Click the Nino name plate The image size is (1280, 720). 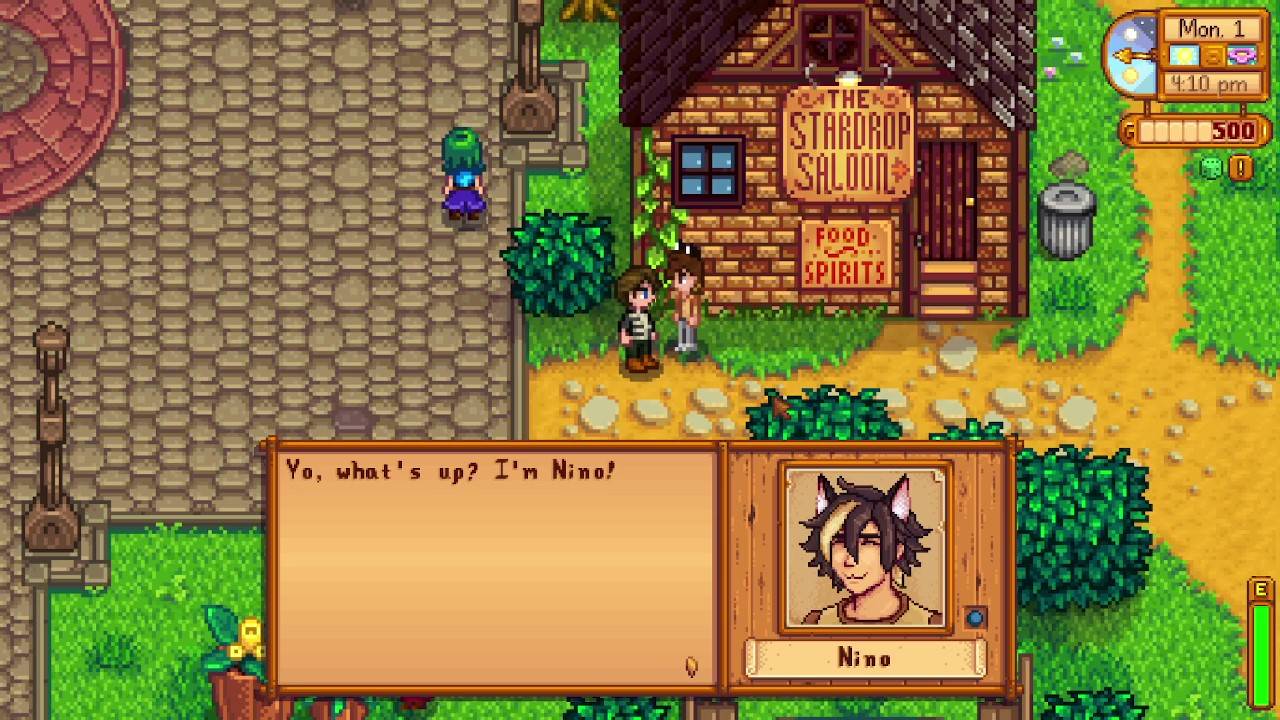point(864,658)
